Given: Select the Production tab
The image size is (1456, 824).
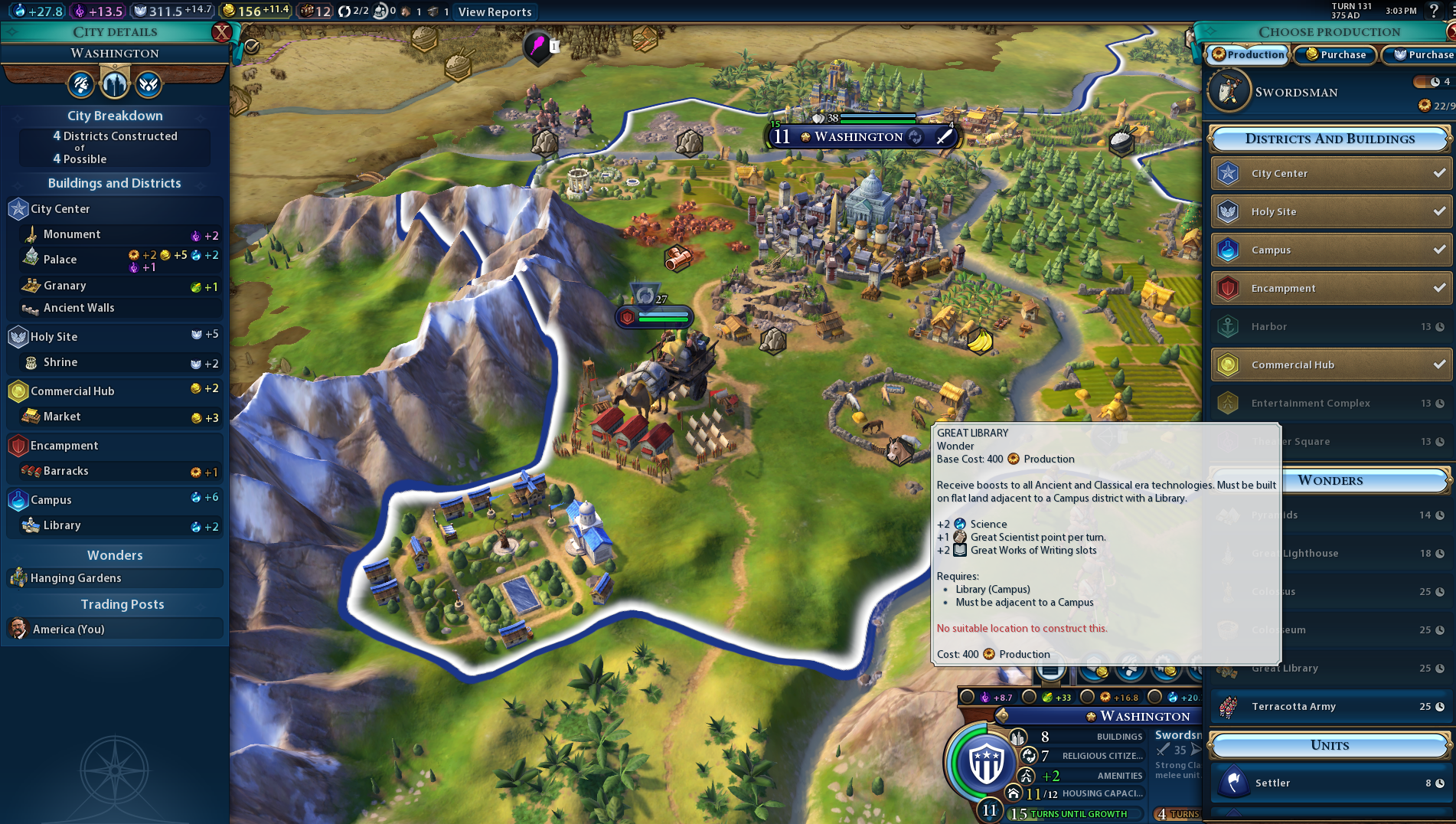Looking at the screenshot, I should 1247,54.
